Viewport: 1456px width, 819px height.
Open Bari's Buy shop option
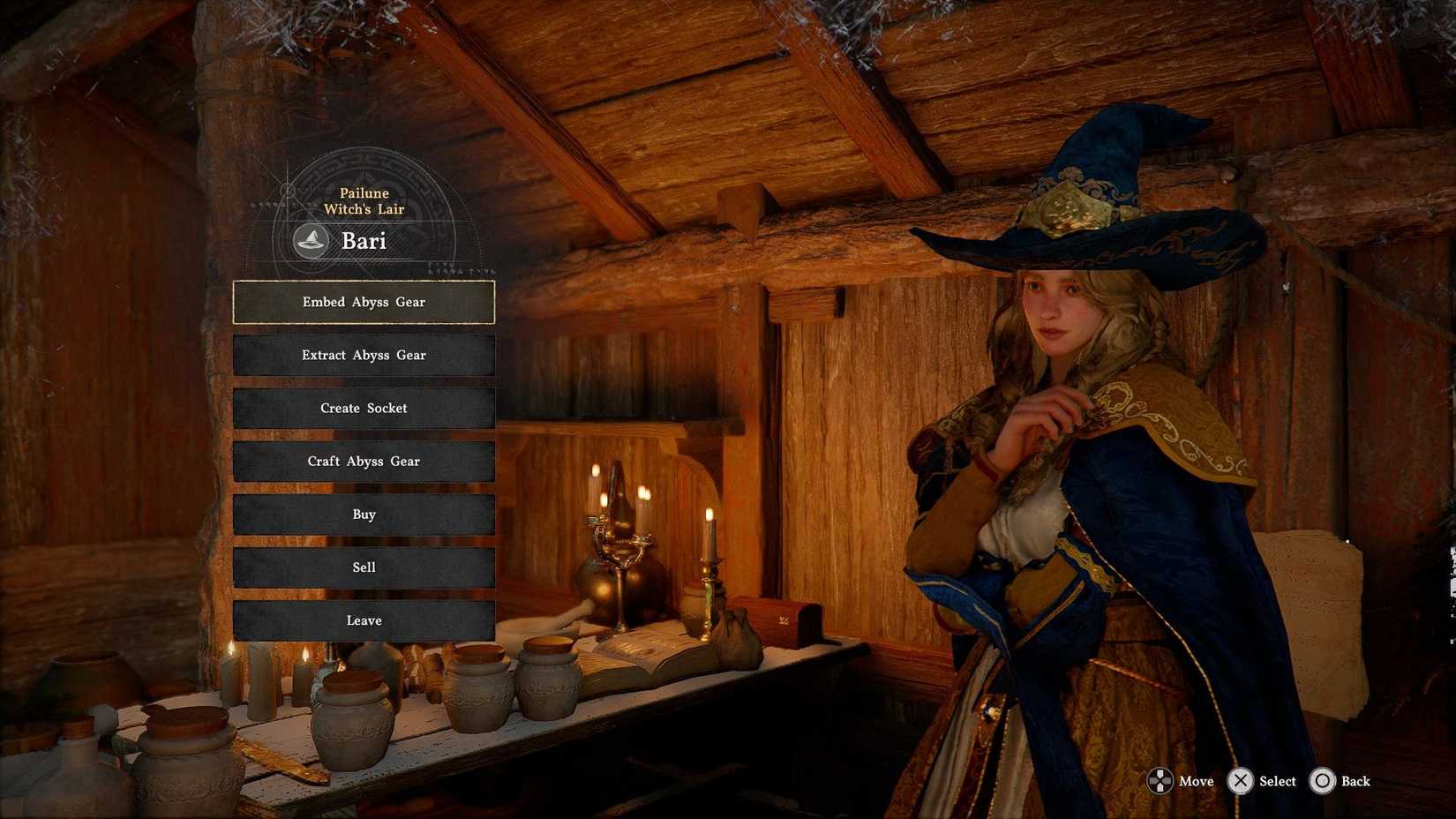tap(364, 514)
